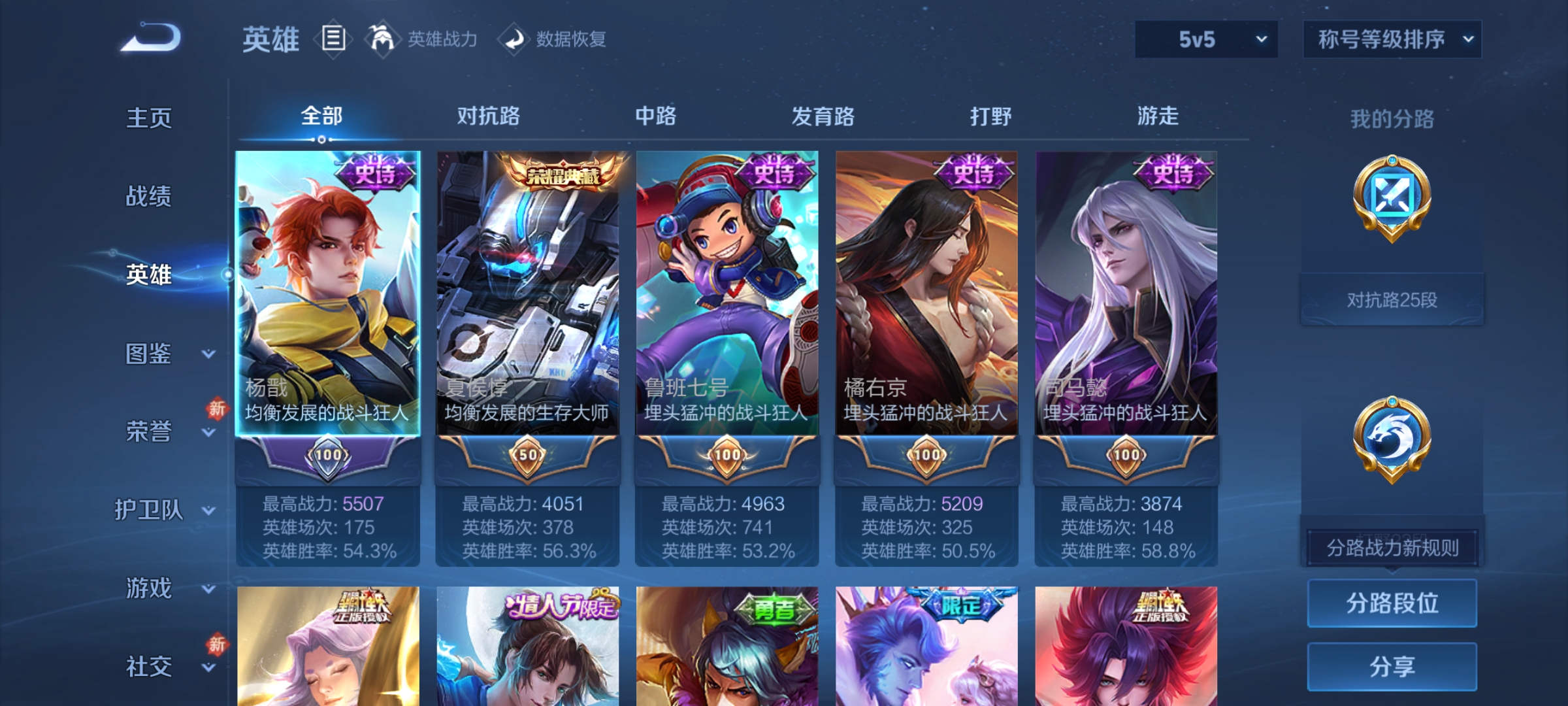1568x706 pixels.
Task: Switch to the 中路 mid lane tab
Action: tap(655, 116)
